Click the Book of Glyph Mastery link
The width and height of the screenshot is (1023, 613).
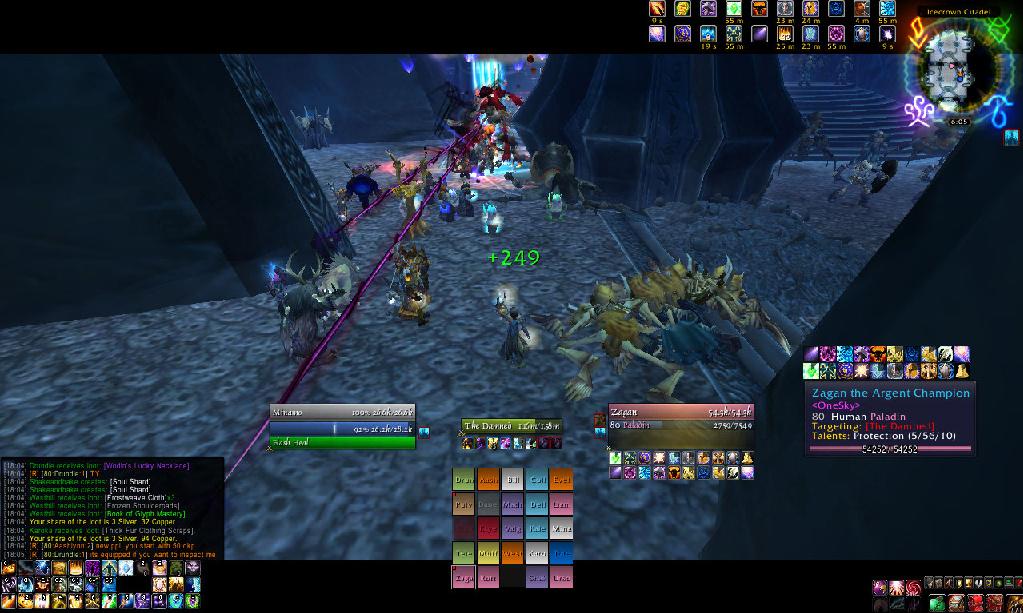[146, 513]
